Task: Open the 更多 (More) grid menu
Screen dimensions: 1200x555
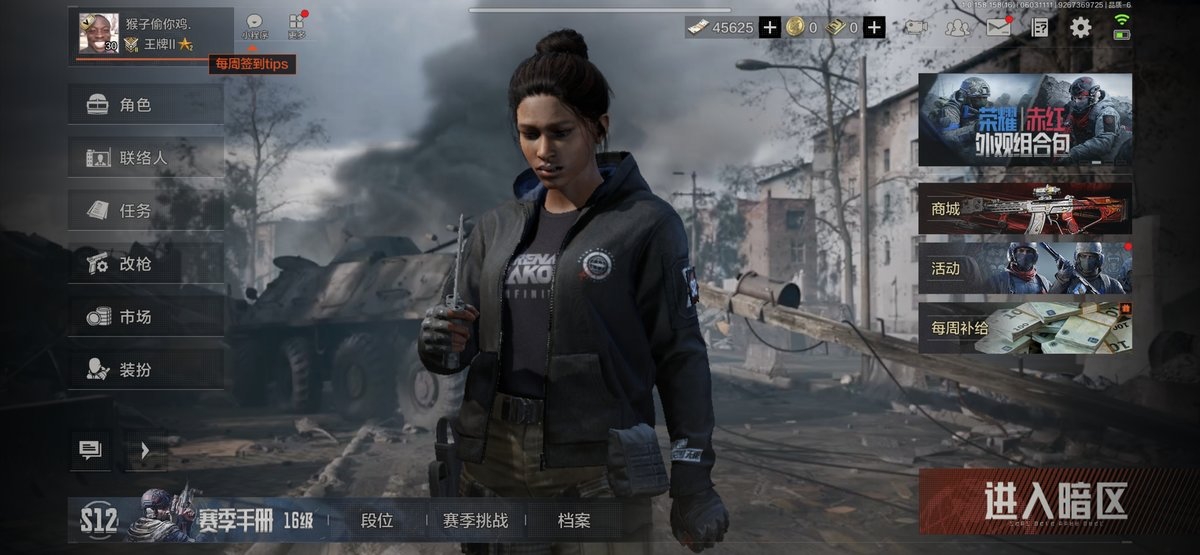Action: [296, 25]
